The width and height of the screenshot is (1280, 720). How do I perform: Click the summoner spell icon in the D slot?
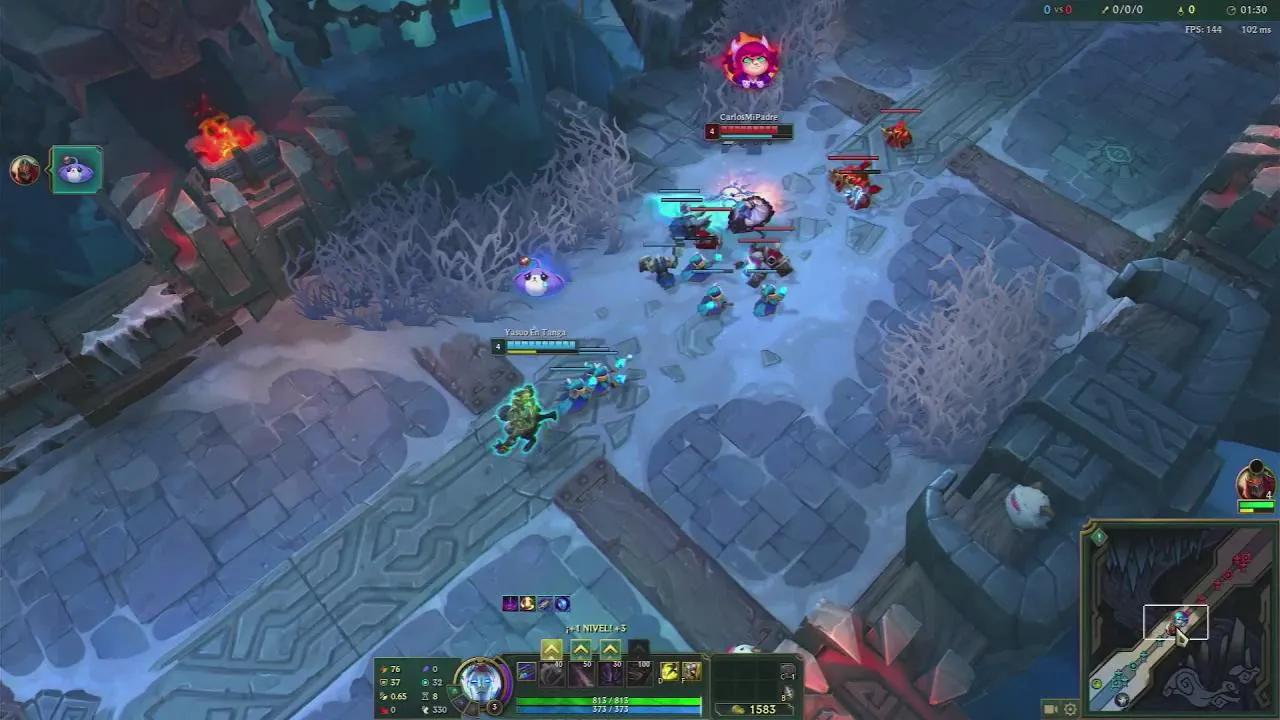pyautogui.click(x=669, y=673)
